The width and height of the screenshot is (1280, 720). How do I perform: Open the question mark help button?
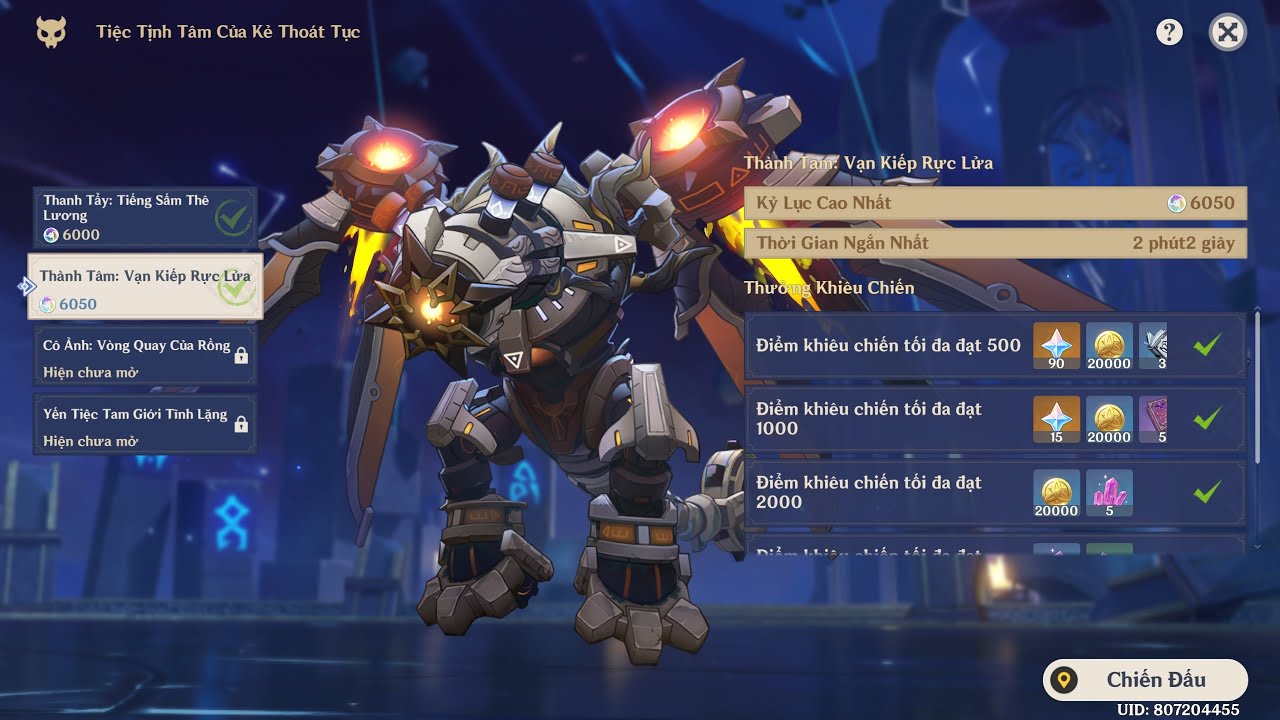(x=1169, y=33)
